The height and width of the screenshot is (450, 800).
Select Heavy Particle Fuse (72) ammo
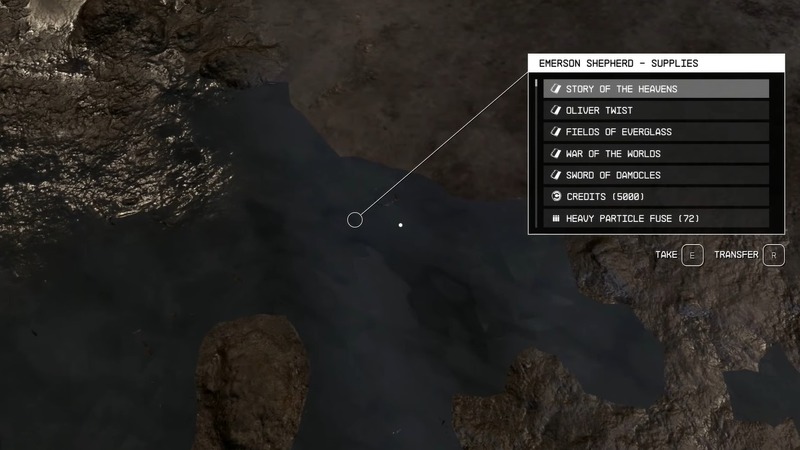click(655, 218)
